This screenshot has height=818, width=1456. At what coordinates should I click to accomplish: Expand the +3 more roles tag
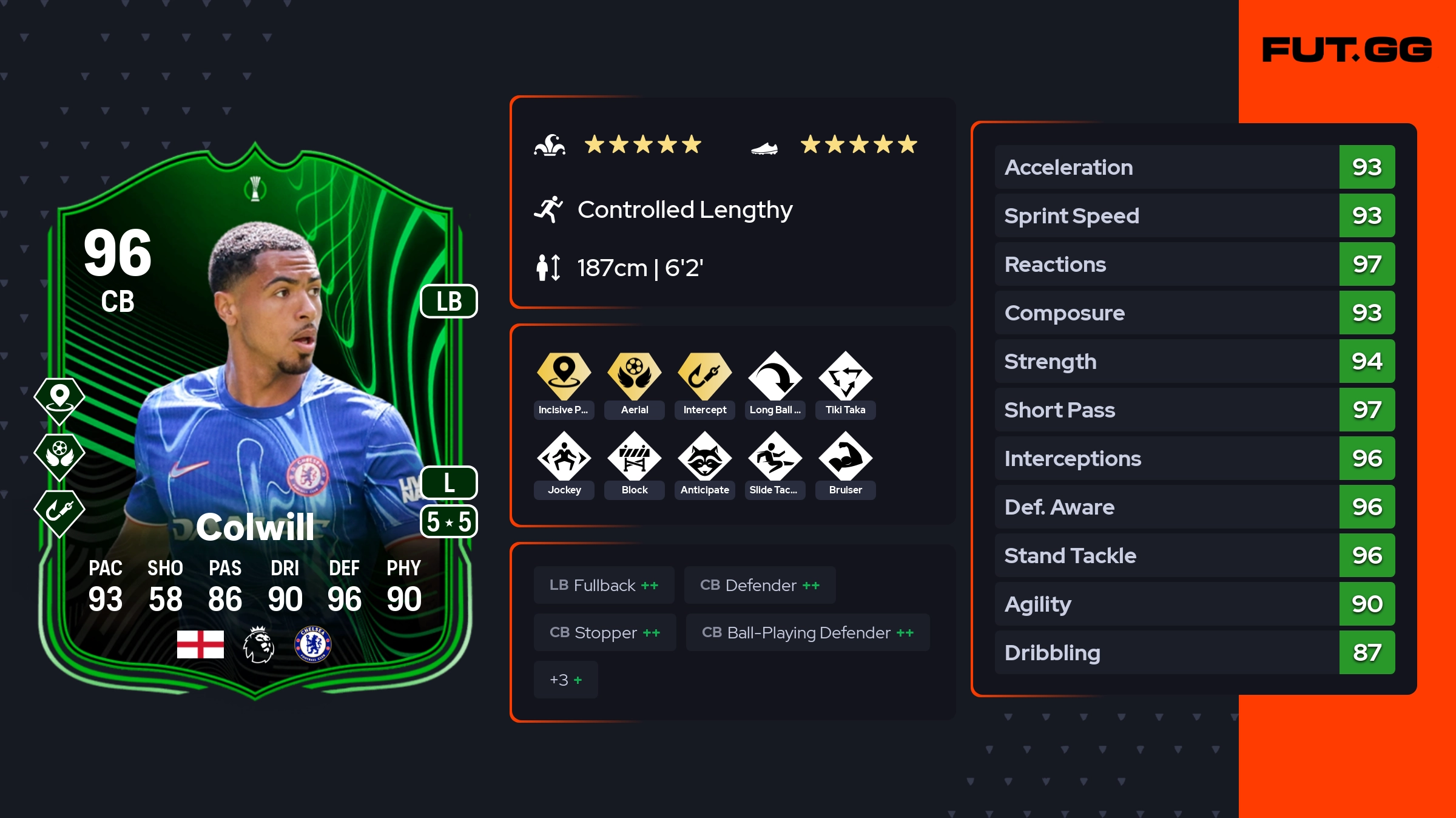coord(565,680)
